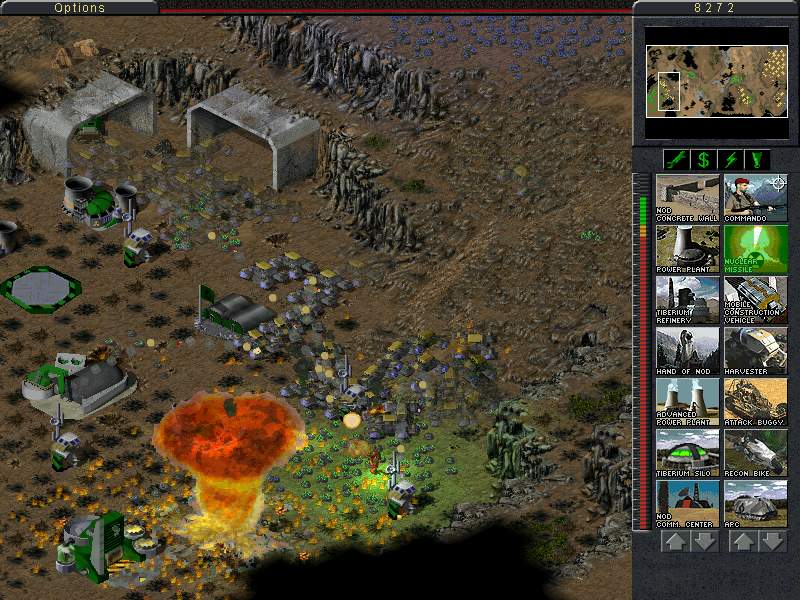
Task: Toggle the dollar-sign sell mode button
Action: pyautogui.click(x=704, y=159)
